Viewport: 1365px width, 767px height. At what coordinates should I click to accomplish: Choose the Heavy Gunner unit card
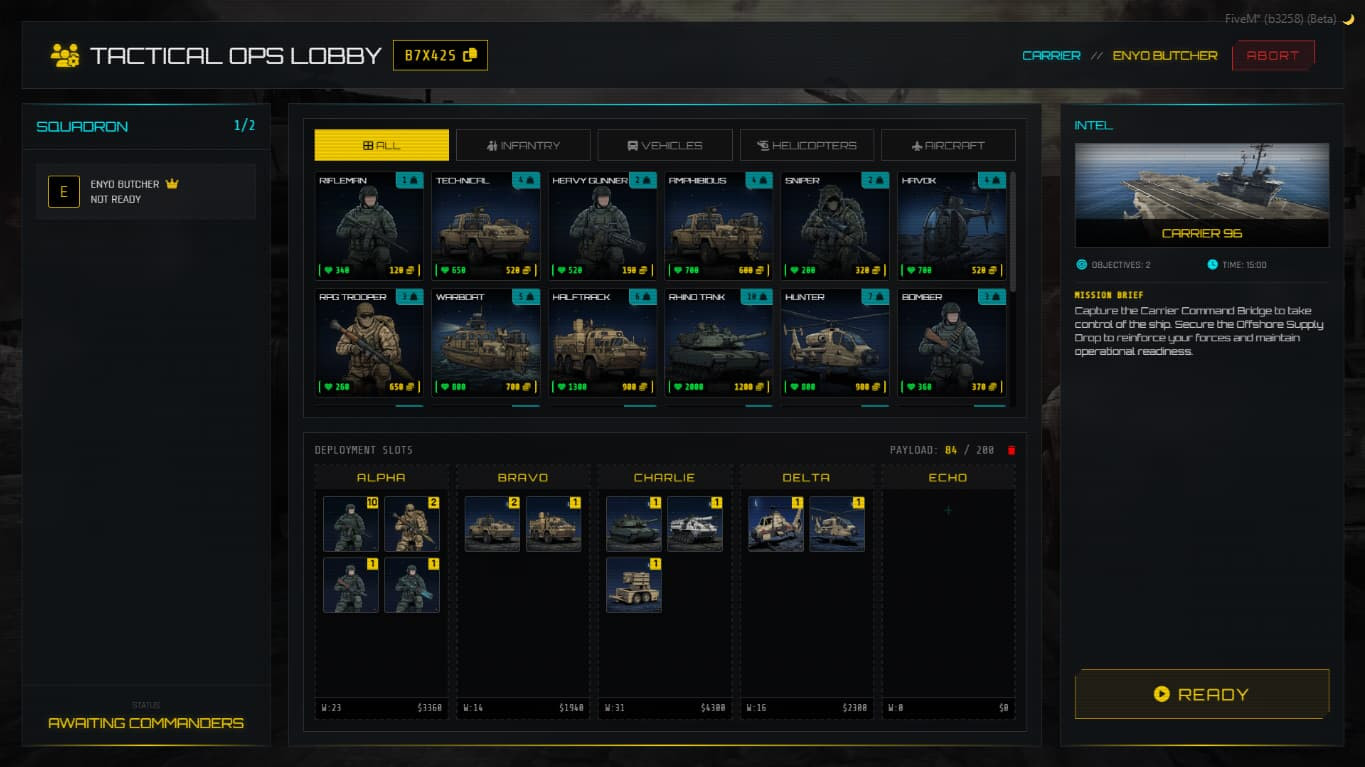602,225
